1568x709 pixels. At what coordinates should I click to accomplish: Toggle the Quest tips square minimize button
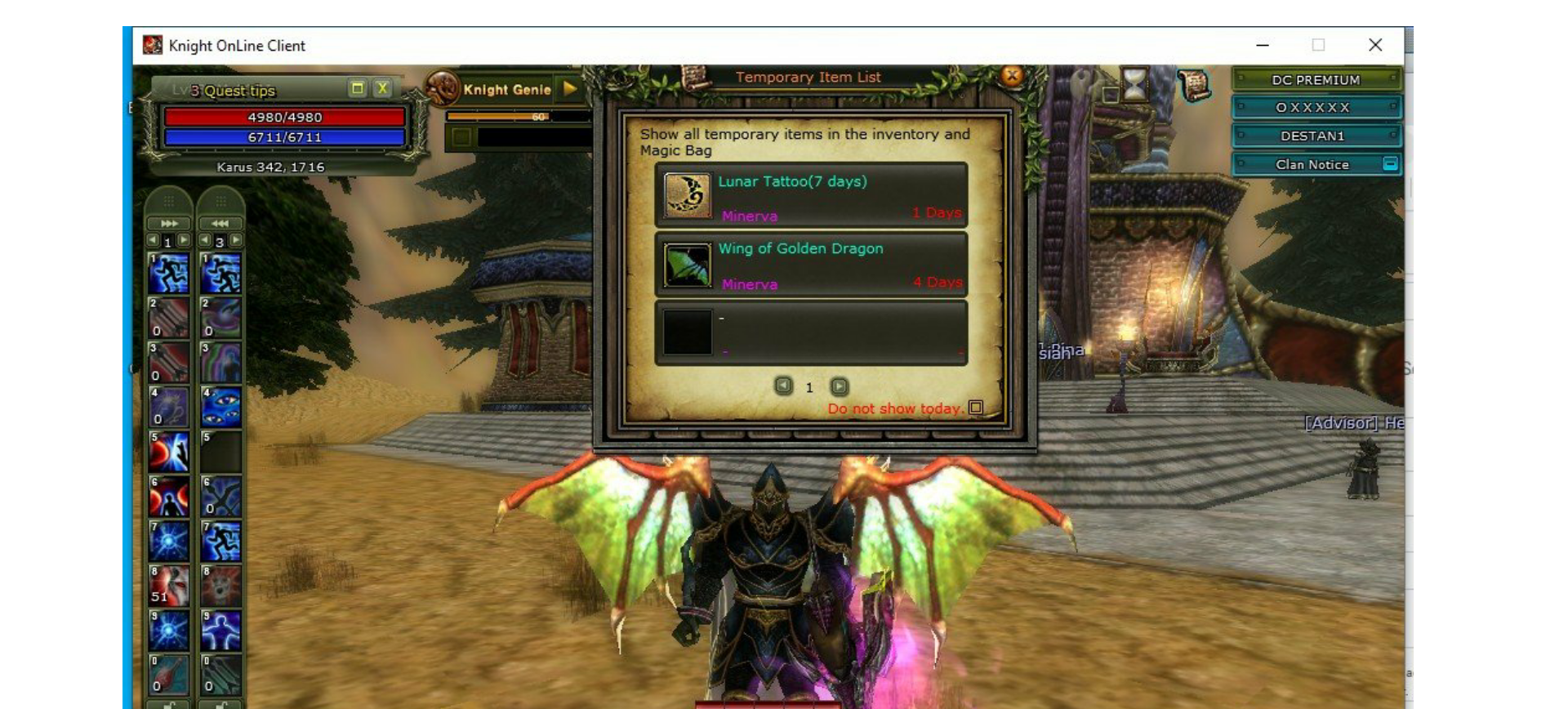[356, 88]
